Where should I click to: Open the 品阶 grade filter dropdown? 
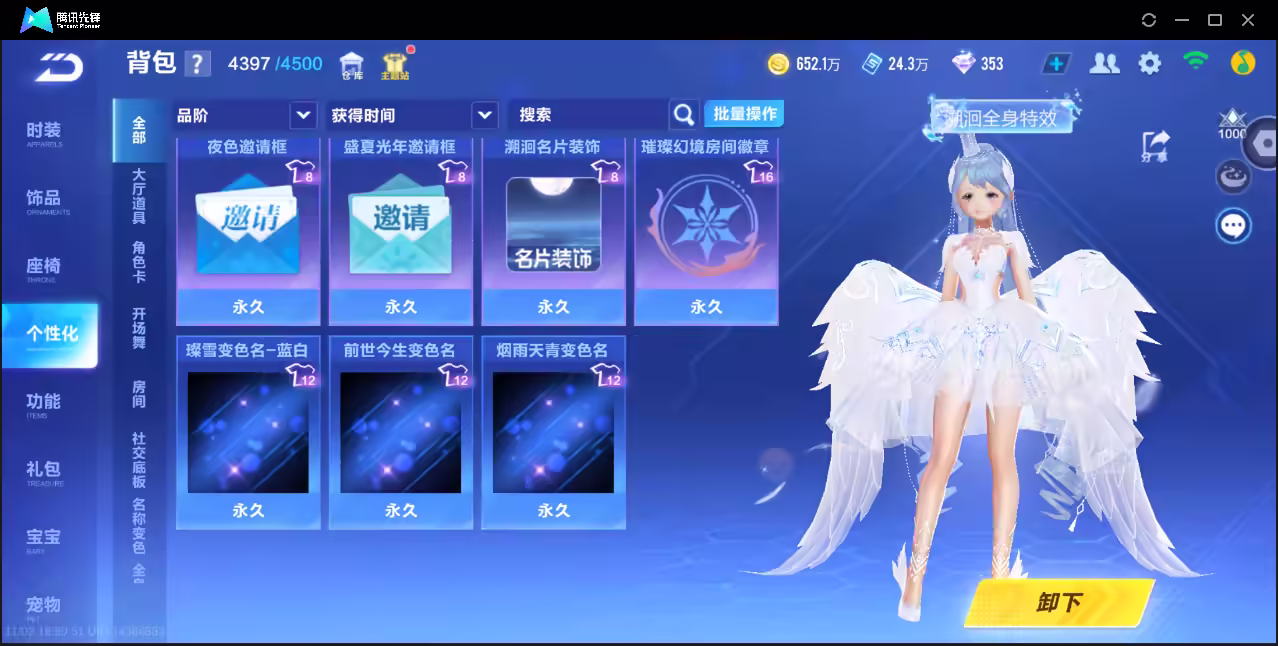246,115
